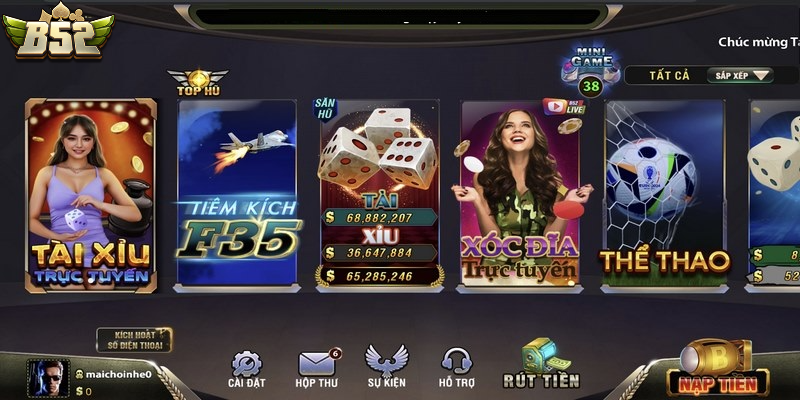
Task: Activate phone number via Kích Hoạt button
Action: (x=134, y=340)
